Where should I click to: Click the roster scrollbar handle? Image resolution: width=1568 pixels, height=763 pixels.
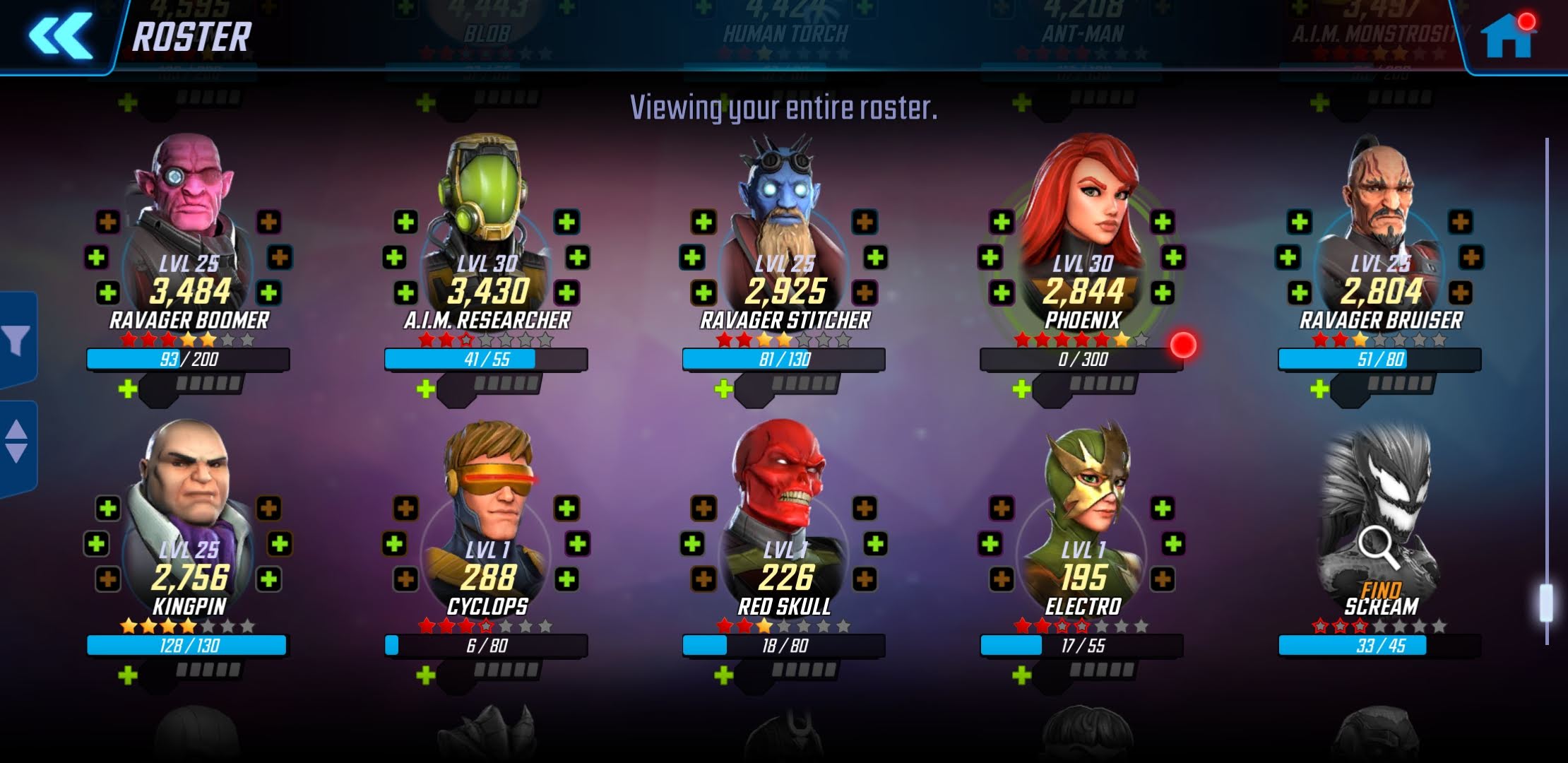point(1546,602)
